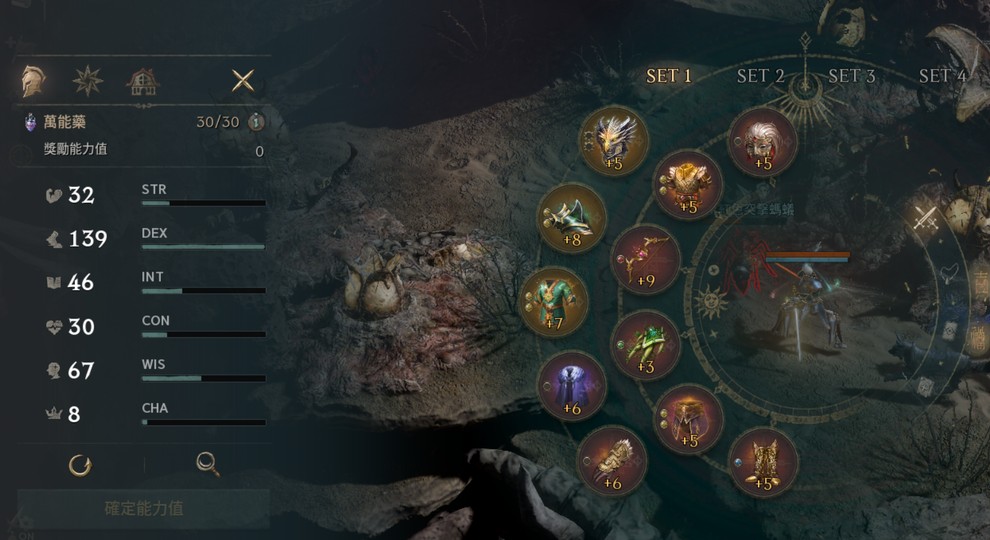Image resolution: width=990 pixels, height=540 pixels.
Task: Select the SET 1 equipment preset
Action: click(669, 76)
